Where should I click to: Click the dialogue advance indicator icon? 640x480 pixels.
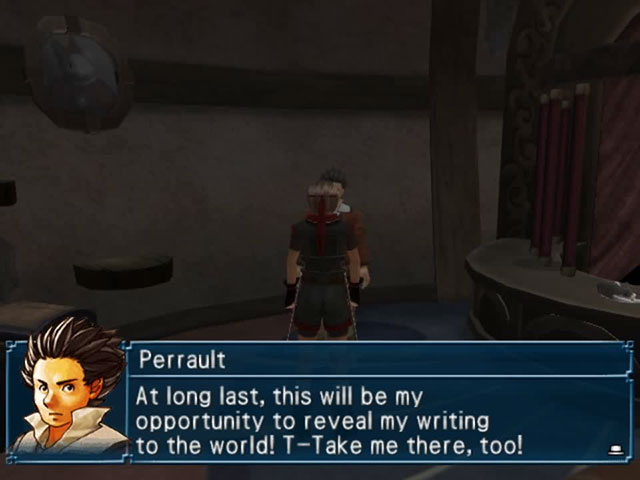click(611, 451)
